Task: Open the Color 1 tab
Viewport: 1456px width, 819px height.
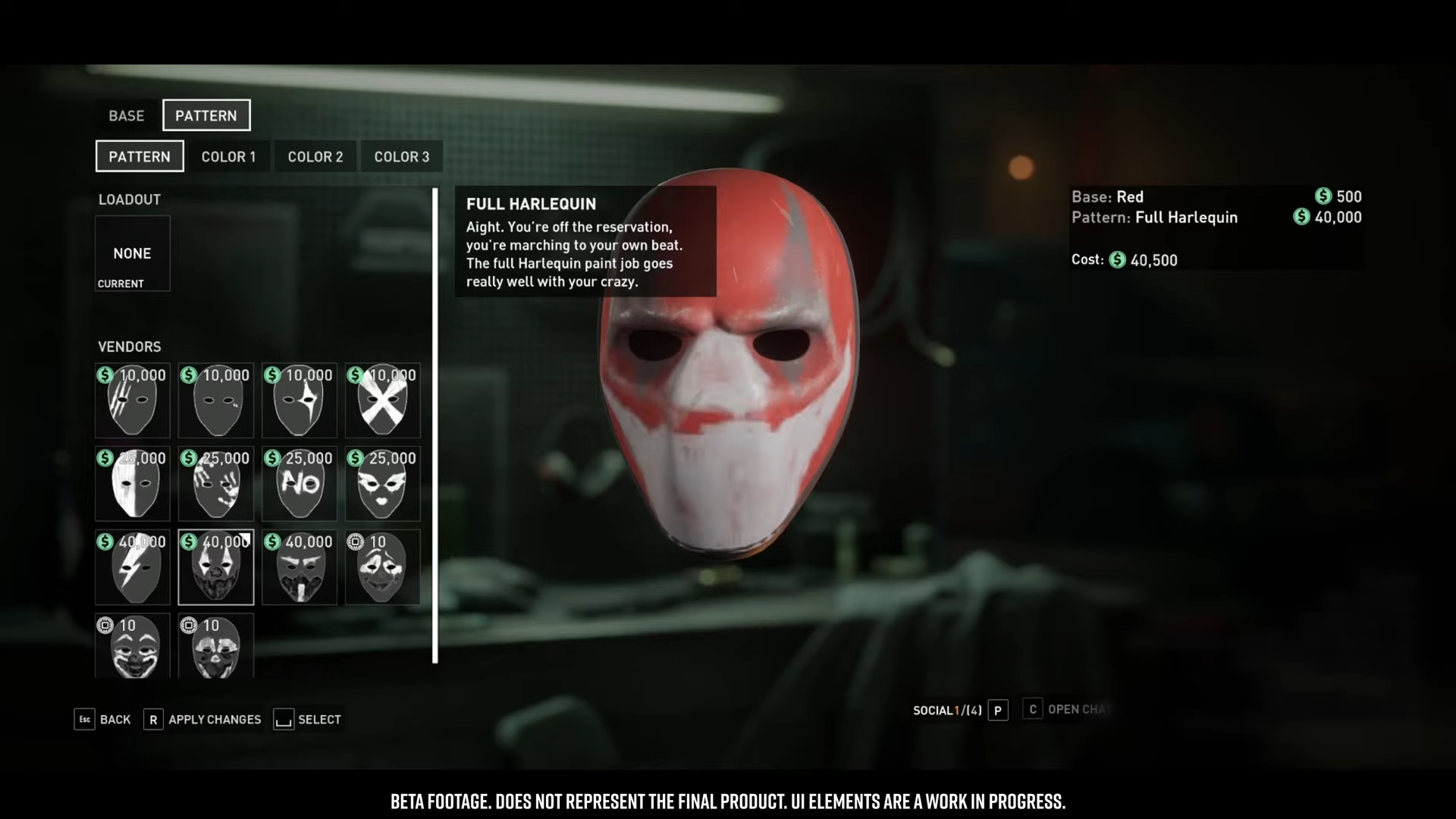Action: (x=228, y=157)
